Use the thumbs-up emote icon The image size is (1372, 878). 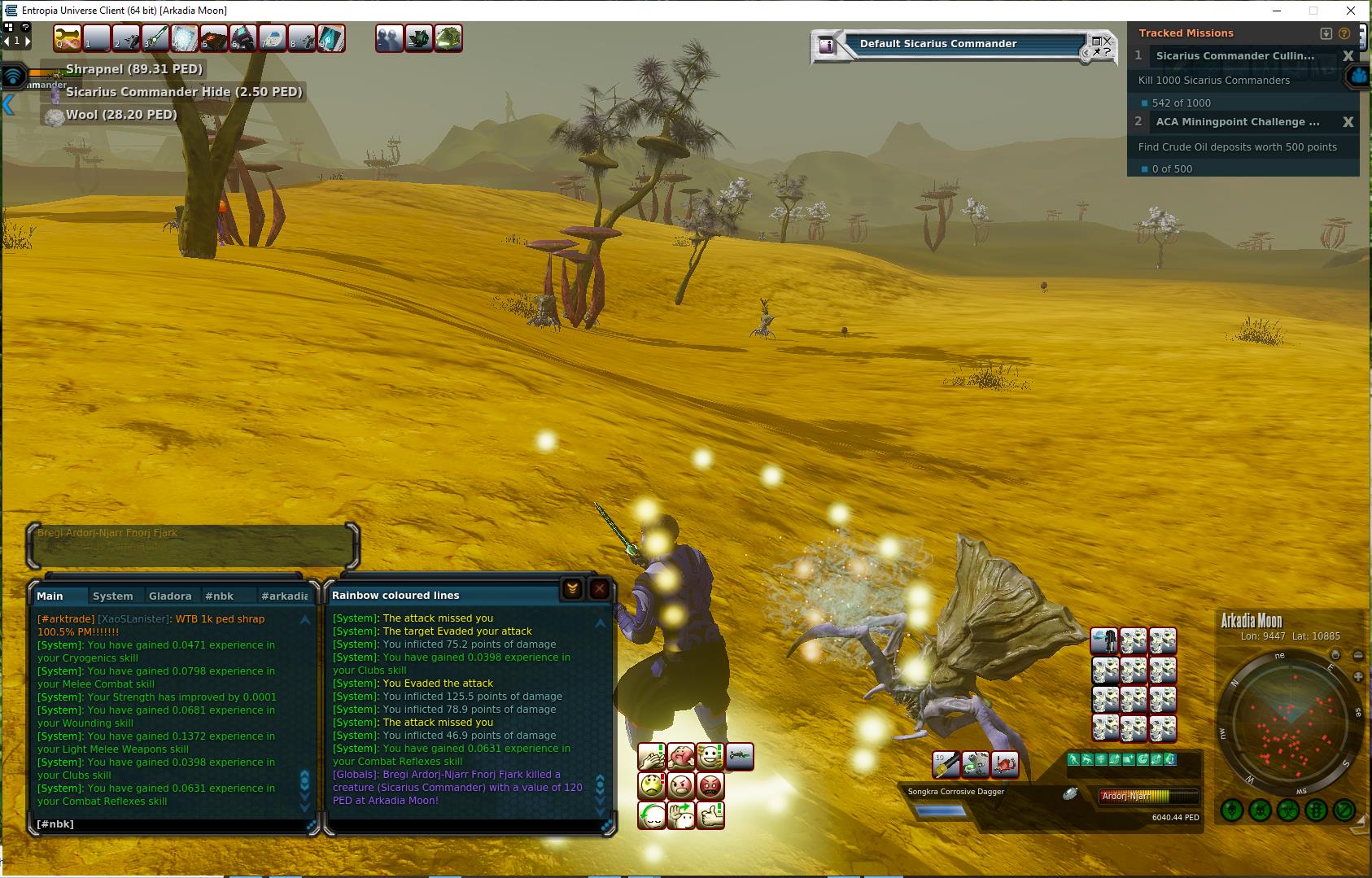(710, 815)
